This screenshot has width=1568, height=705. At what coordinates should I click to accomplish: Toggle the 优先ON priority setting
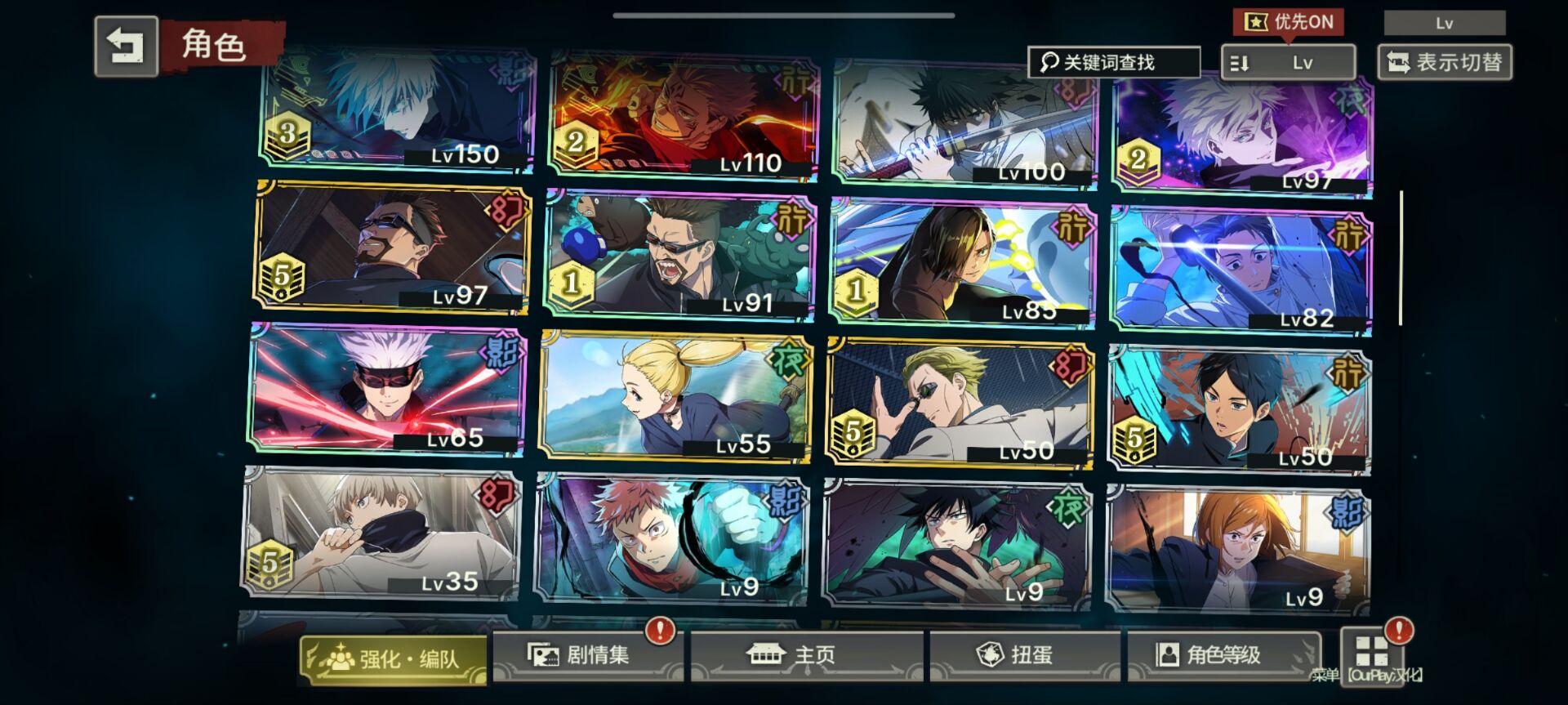pos(1289,22)
